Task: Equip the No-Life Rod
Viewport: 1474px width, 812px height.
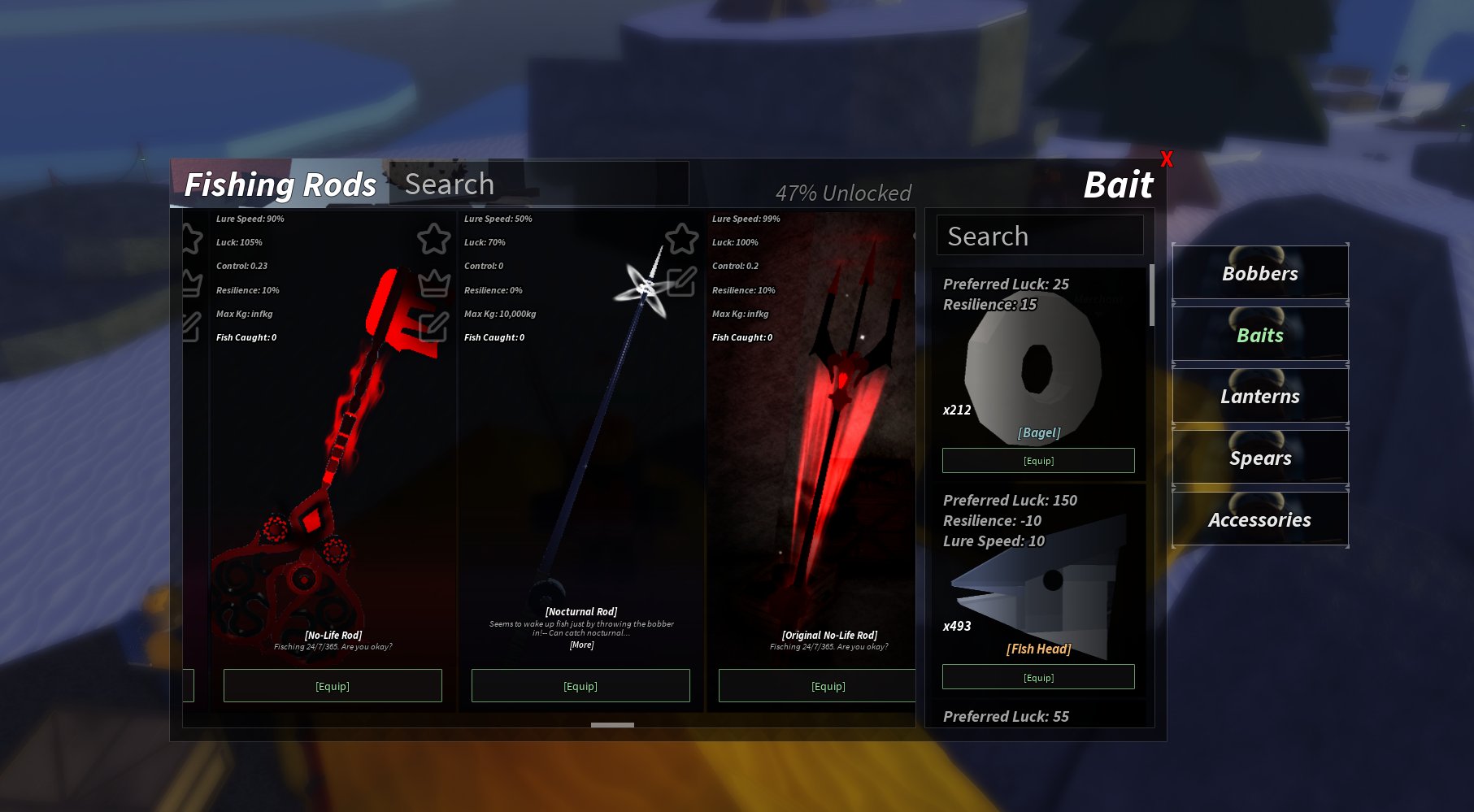Action: click(333, 686)
